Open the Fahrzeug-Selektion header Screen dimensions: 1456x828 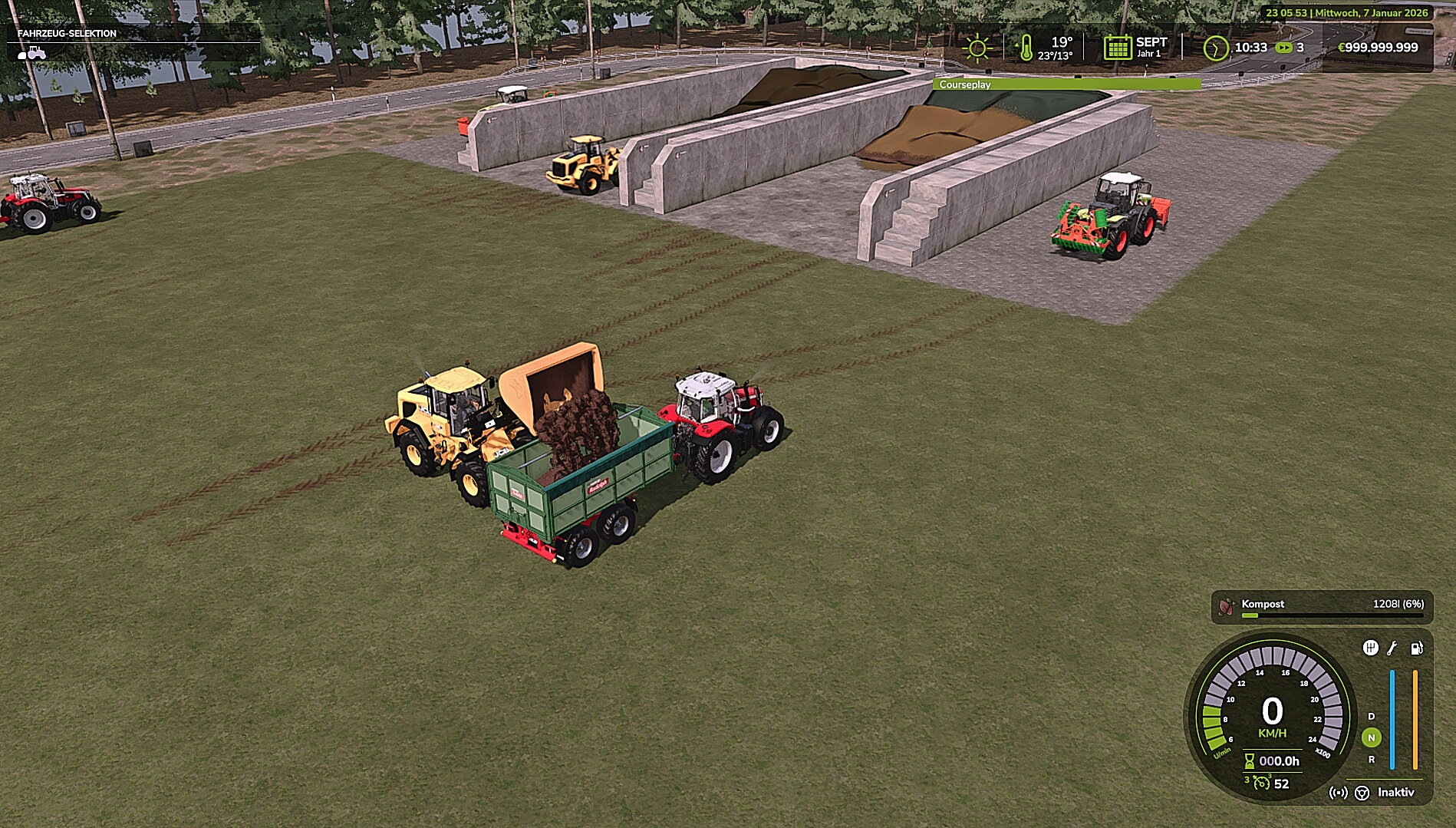pyautogui.click(x=67, y=33)
